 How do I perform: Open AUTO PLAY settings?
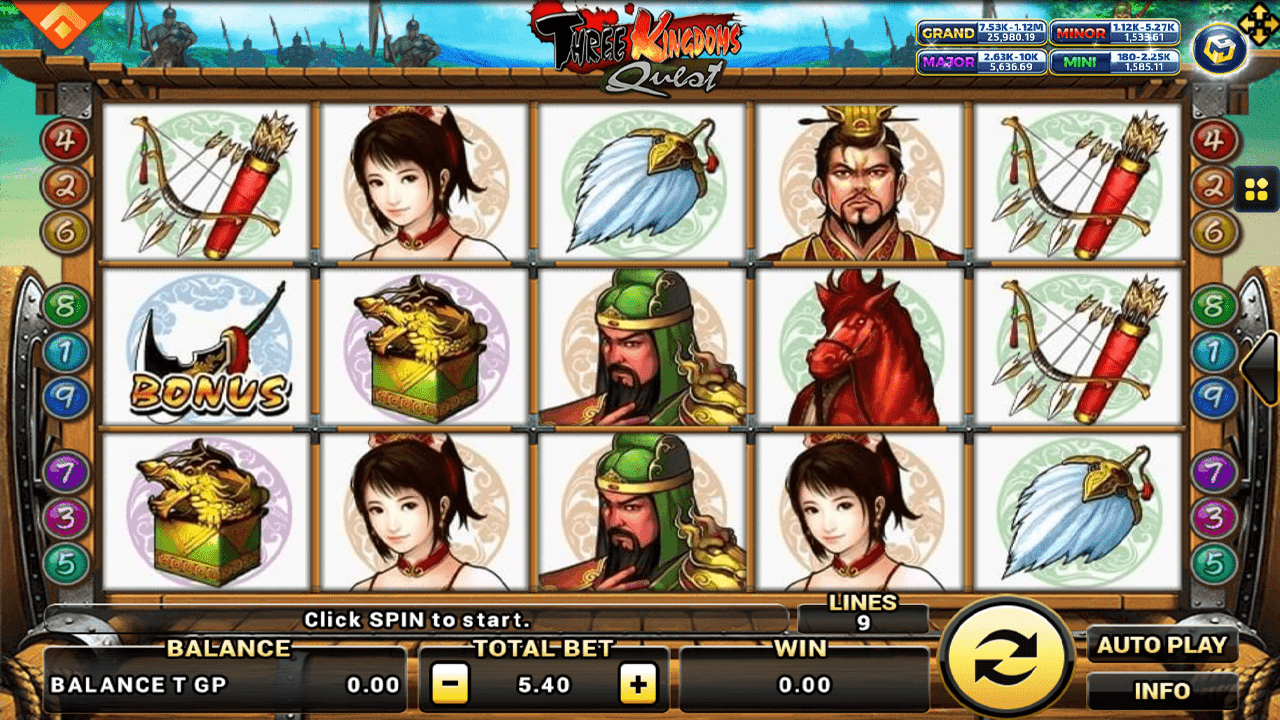tap(1163, 646)
